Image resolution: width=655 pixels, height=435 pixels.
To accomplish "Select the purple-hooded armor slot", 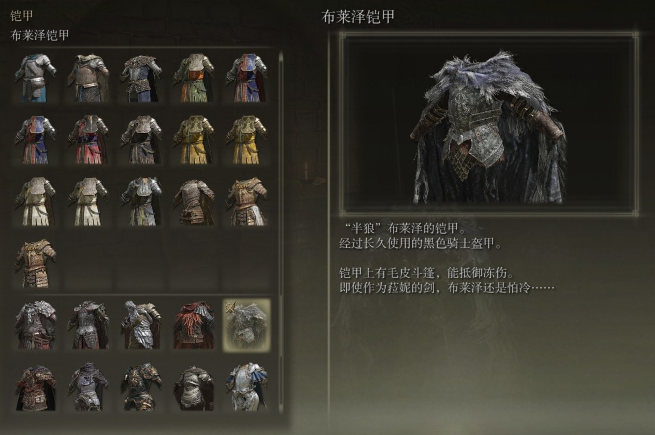I will pos(88,386).
